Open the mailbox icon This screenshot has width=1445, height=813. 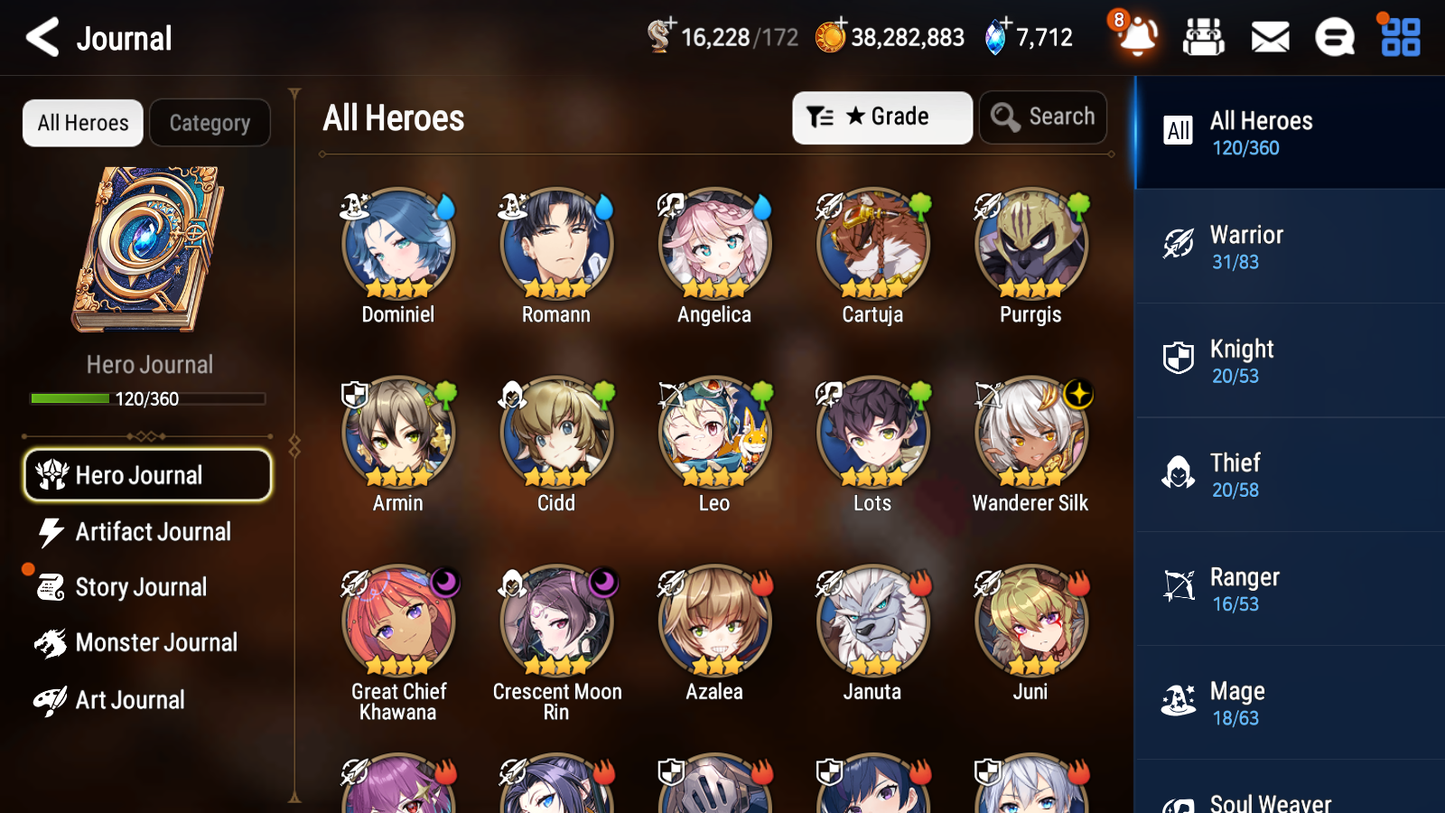[x=1269, y=36]
